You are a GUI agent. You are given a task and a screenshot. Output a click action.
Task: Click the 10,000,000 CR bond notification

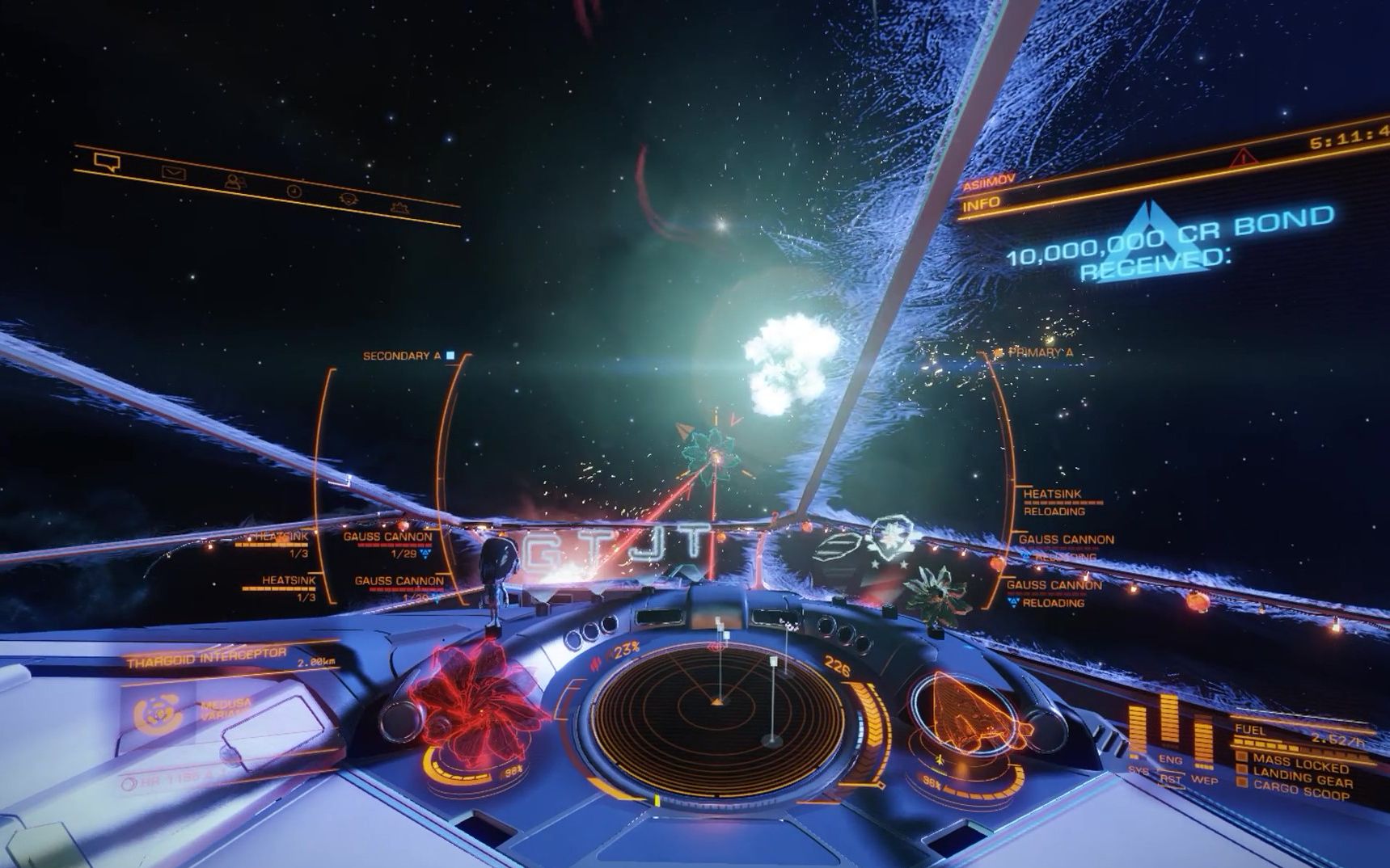pos(1168,244)
